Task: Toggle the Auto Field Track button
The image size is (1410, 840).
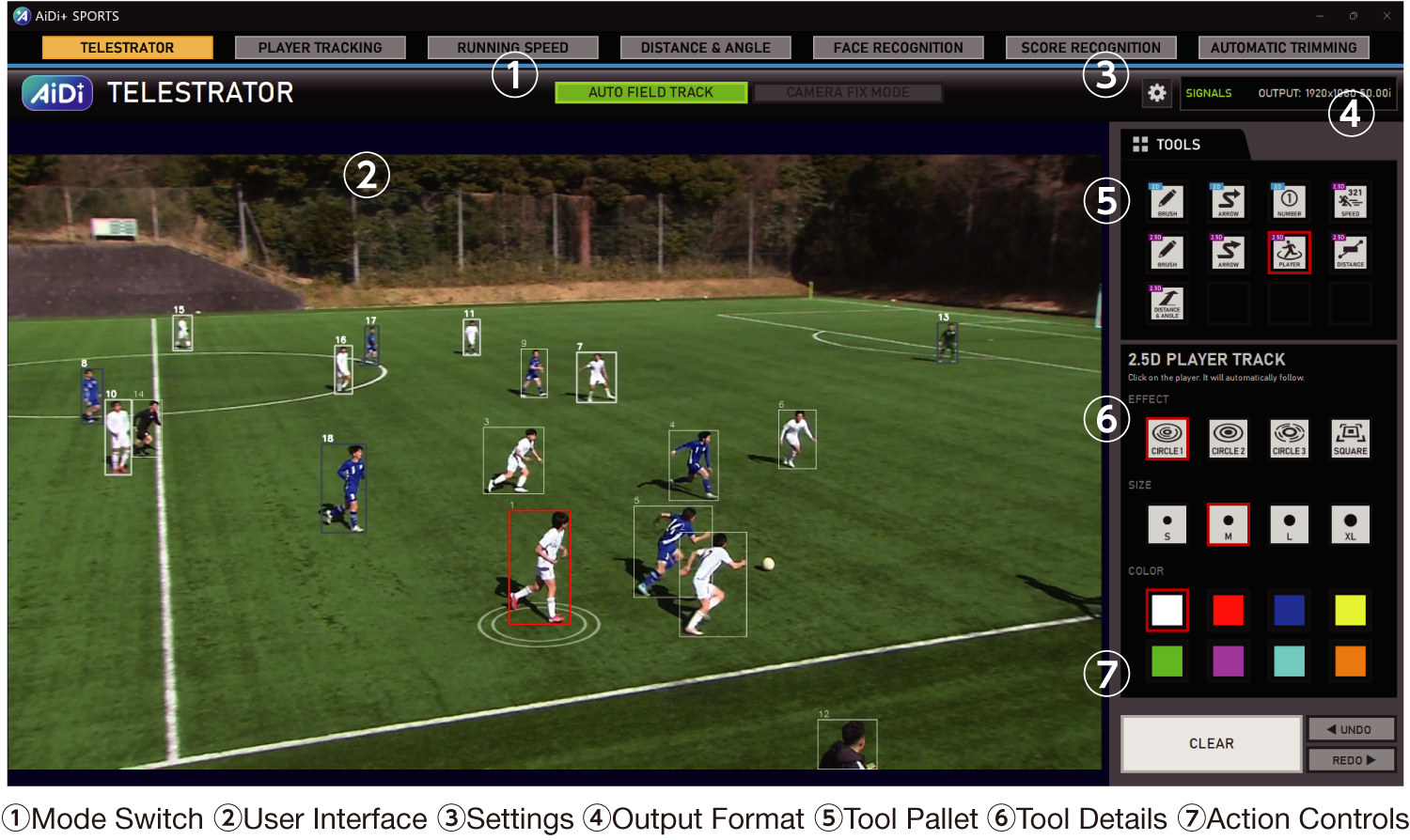Action: pos(650,92)
